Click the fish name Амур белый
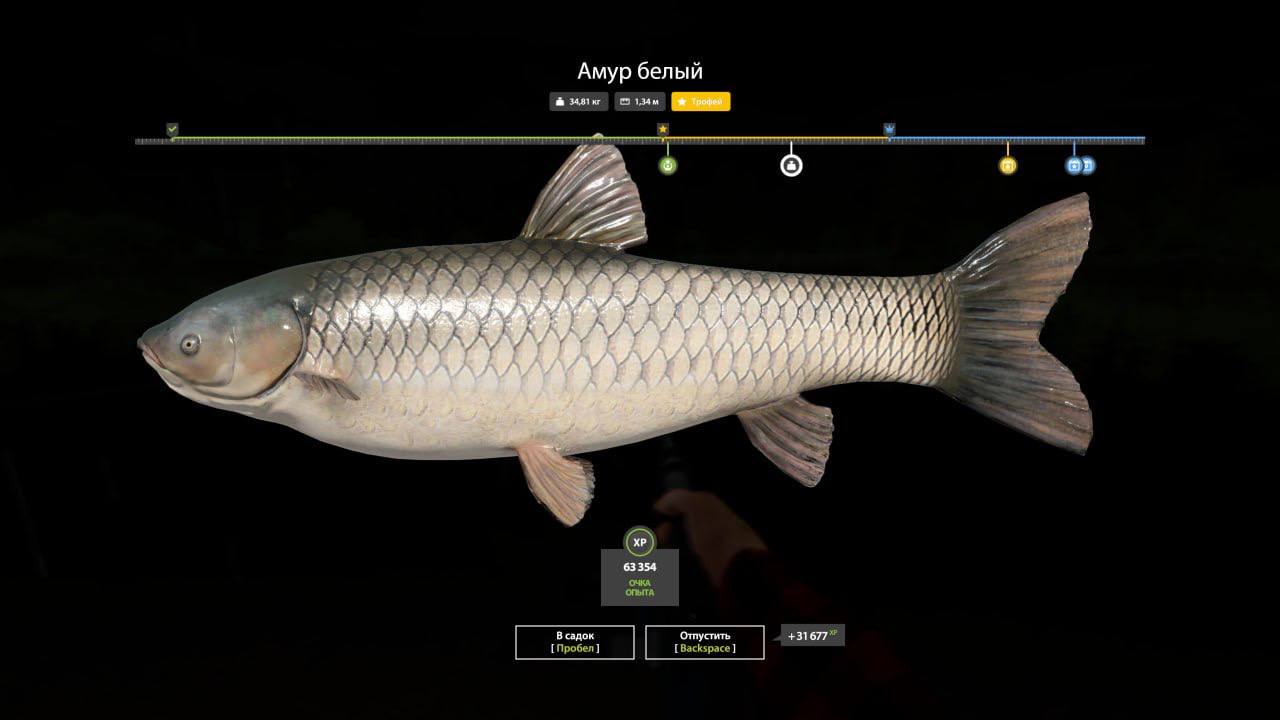 click(639, 70)
